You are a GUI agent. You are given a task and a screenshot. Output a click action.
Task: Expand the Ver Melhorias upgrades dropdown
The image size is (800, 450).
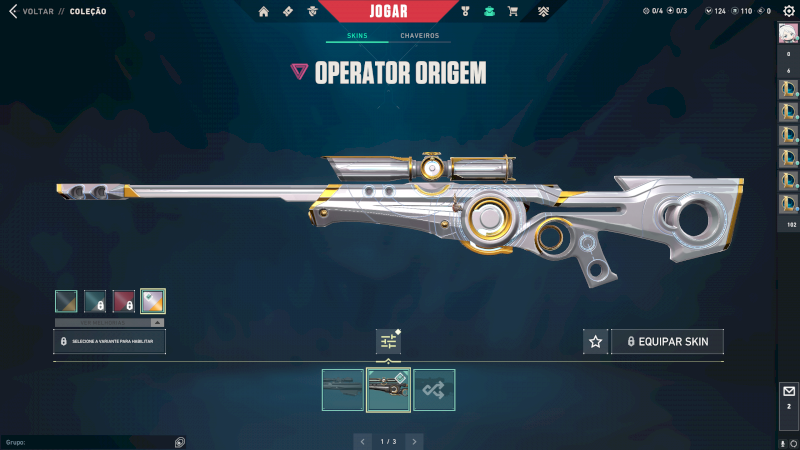point(109,323)
